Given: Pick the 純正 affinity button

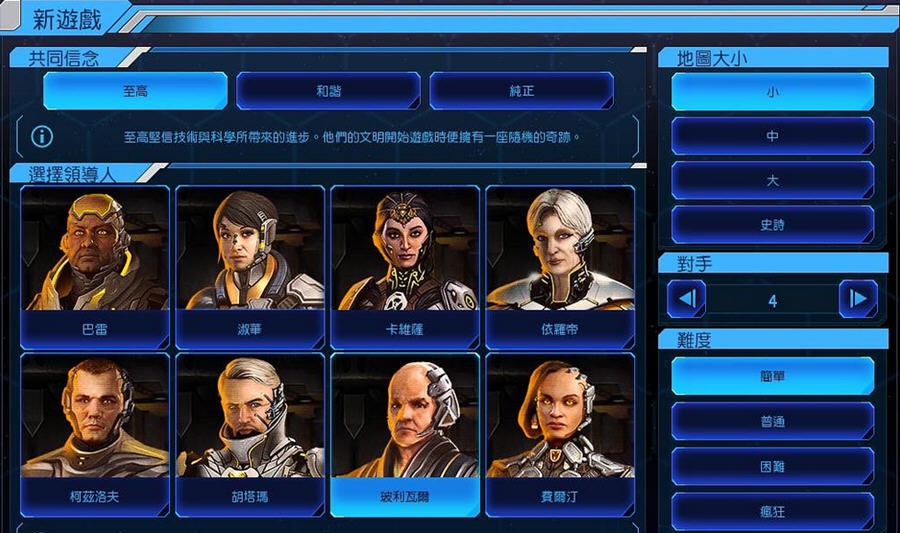Looking at the screenshot, I should coord(521,91).
